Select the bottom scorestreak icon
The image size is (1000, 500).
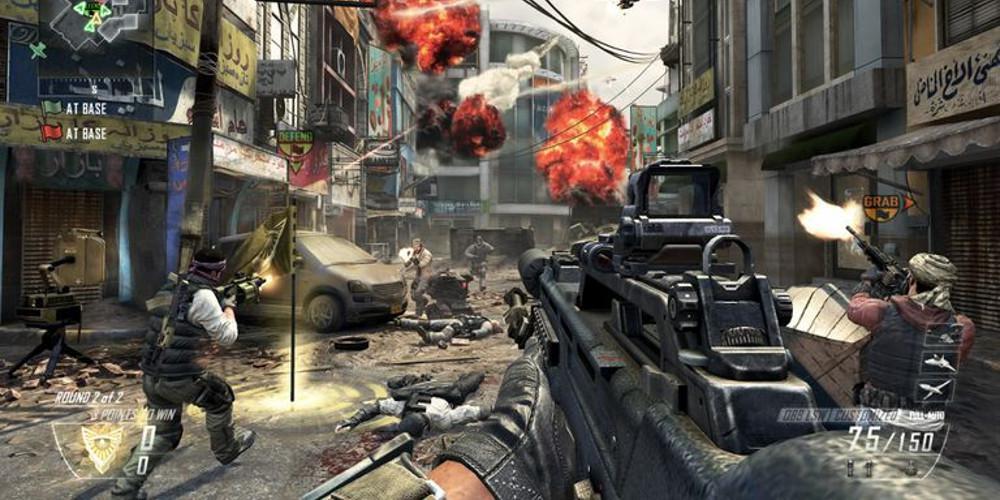[x=937, y=389]
